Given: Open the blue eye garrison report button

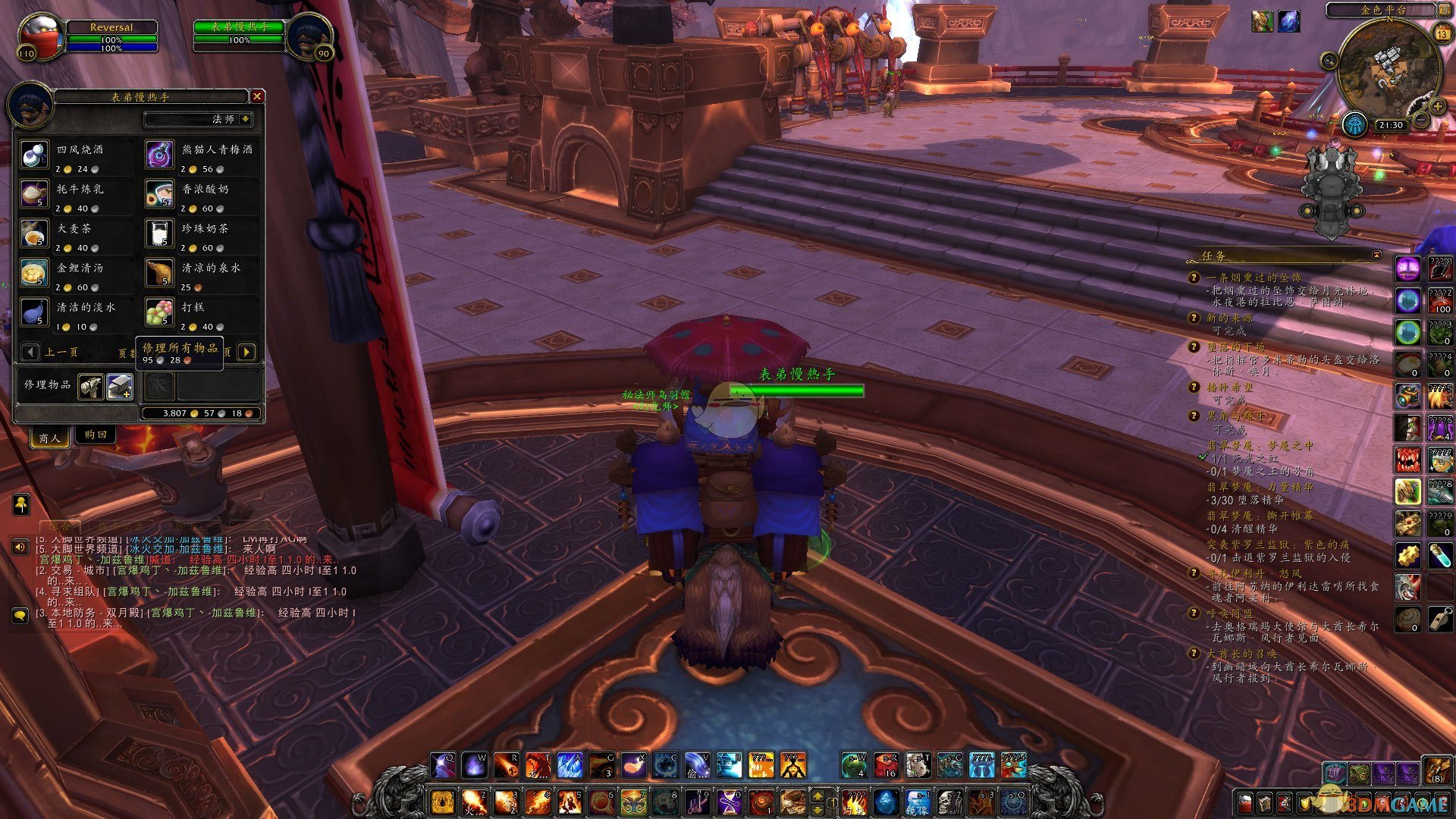Looking at the screenshot, I should tap(1354, 124).
